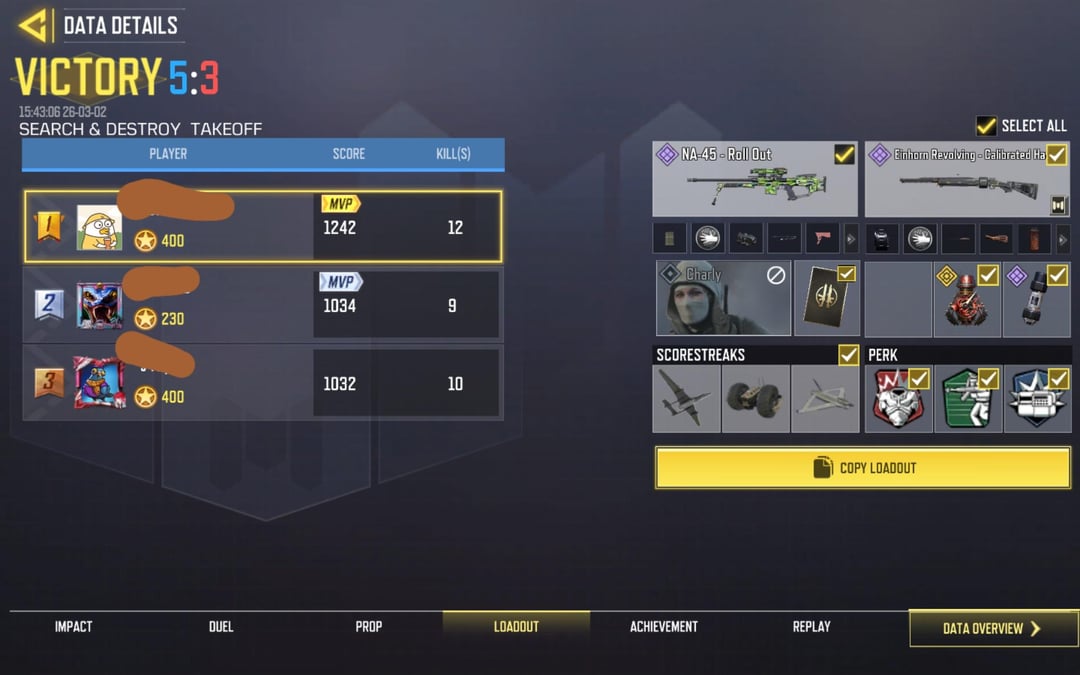Show the Achievement tab
The height and width of the screenshot is (675, 1080).
click(x=664, y=627)
